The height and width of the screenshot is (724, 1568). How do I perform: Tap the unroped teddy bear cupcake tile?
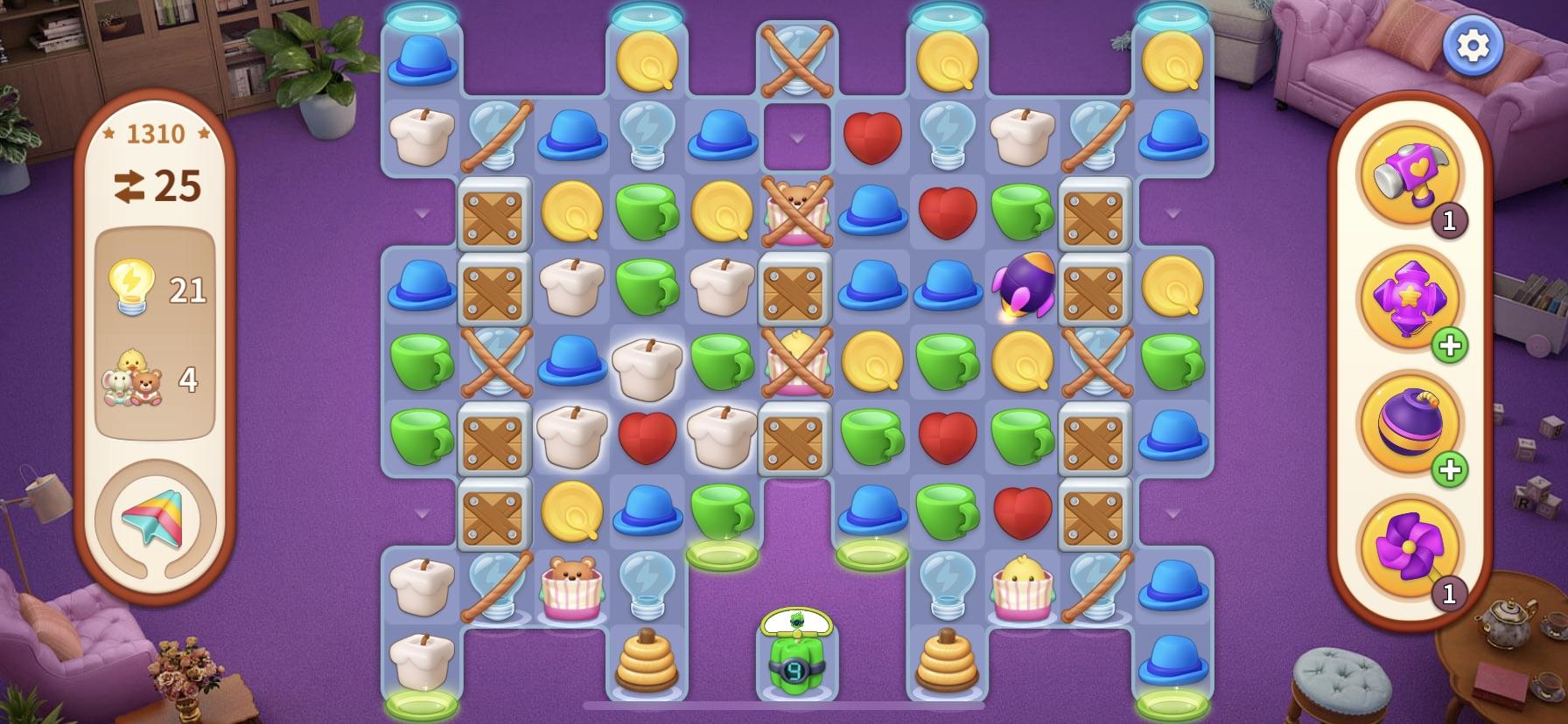(x=570, y=584)
